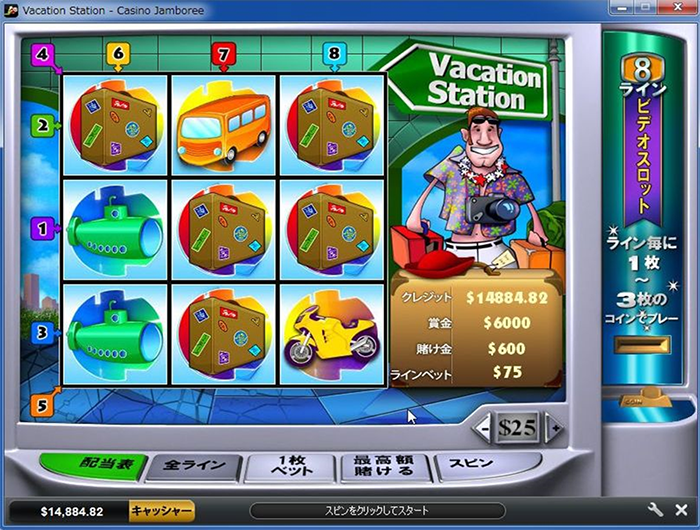Select payline marker number 8
This screenshot has height=530, width=700.
pyautogui.click(x=333, y=54)
